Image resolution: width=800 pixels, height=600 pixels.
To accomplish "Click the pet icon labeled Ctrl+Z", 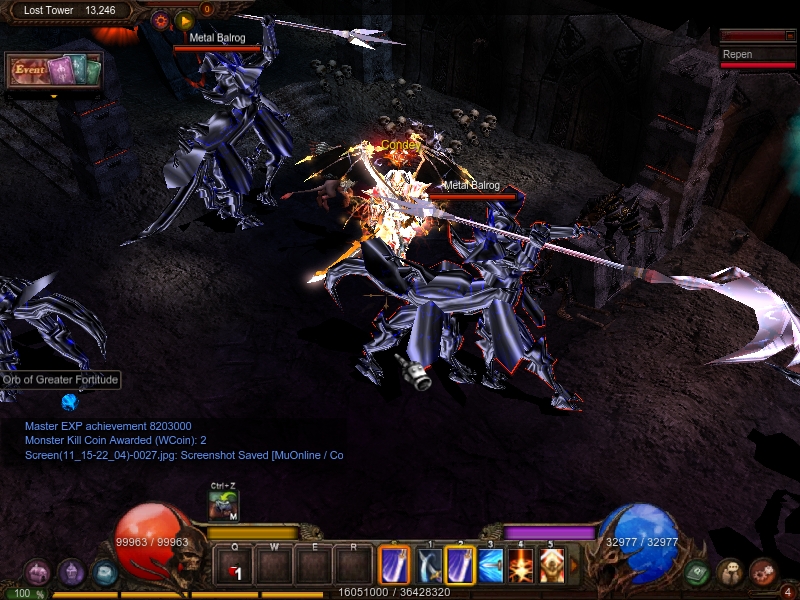I will 223,505.
